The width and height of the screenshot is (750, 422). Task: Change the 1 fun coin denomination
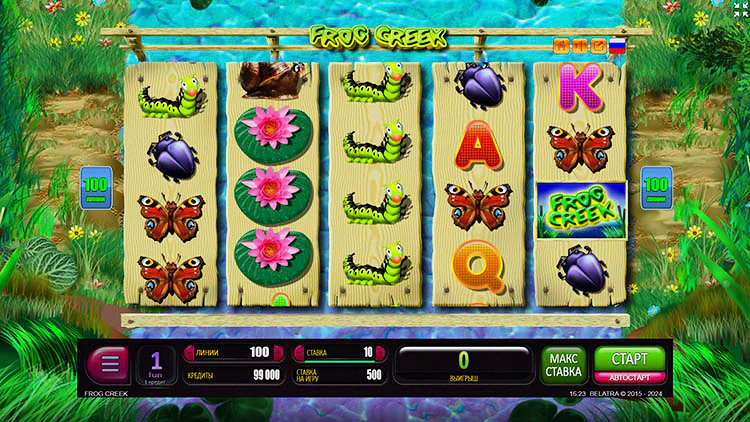tap(156, 364)
